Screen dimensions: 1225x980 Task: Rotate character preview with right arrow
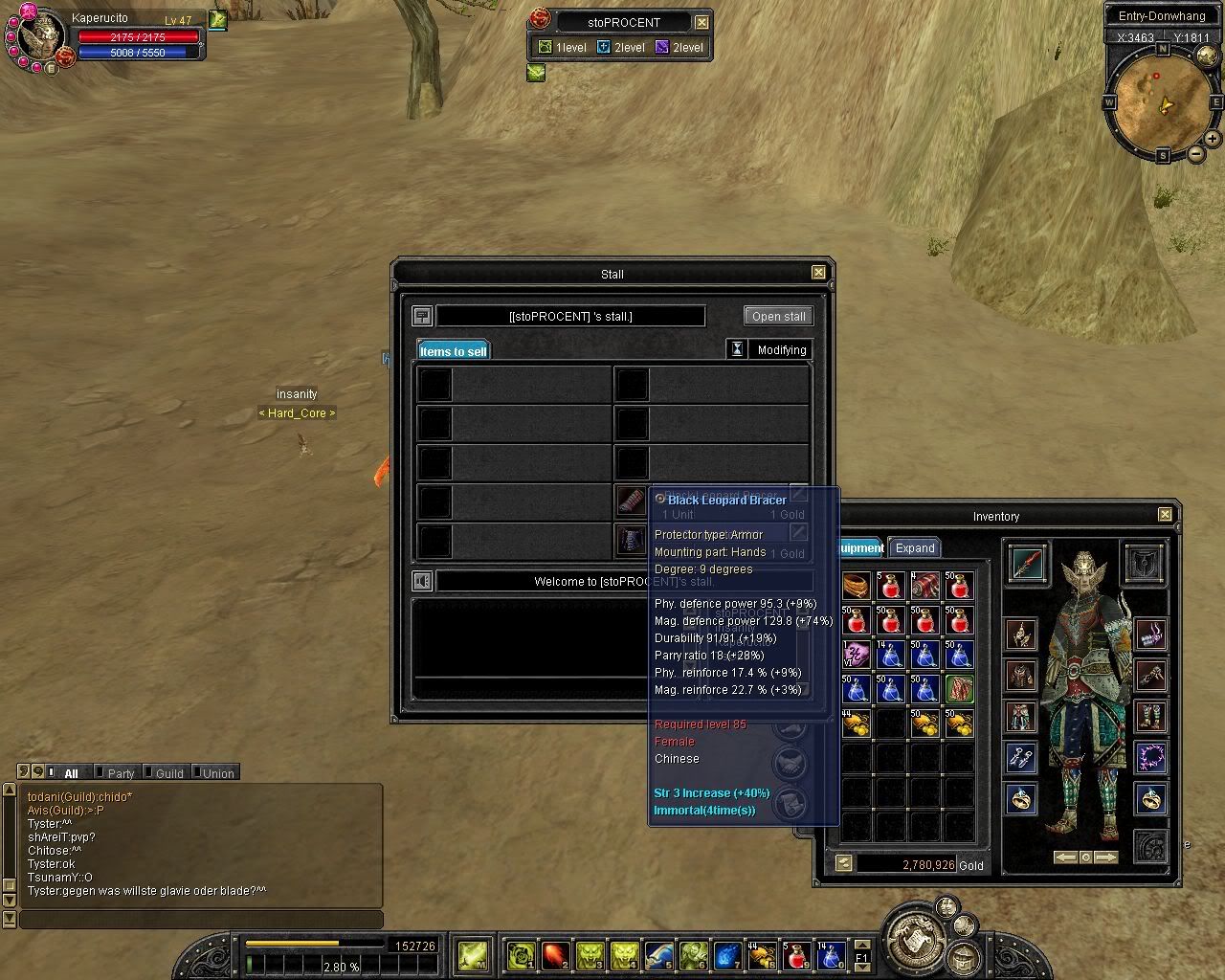(x=1105, y=857)
